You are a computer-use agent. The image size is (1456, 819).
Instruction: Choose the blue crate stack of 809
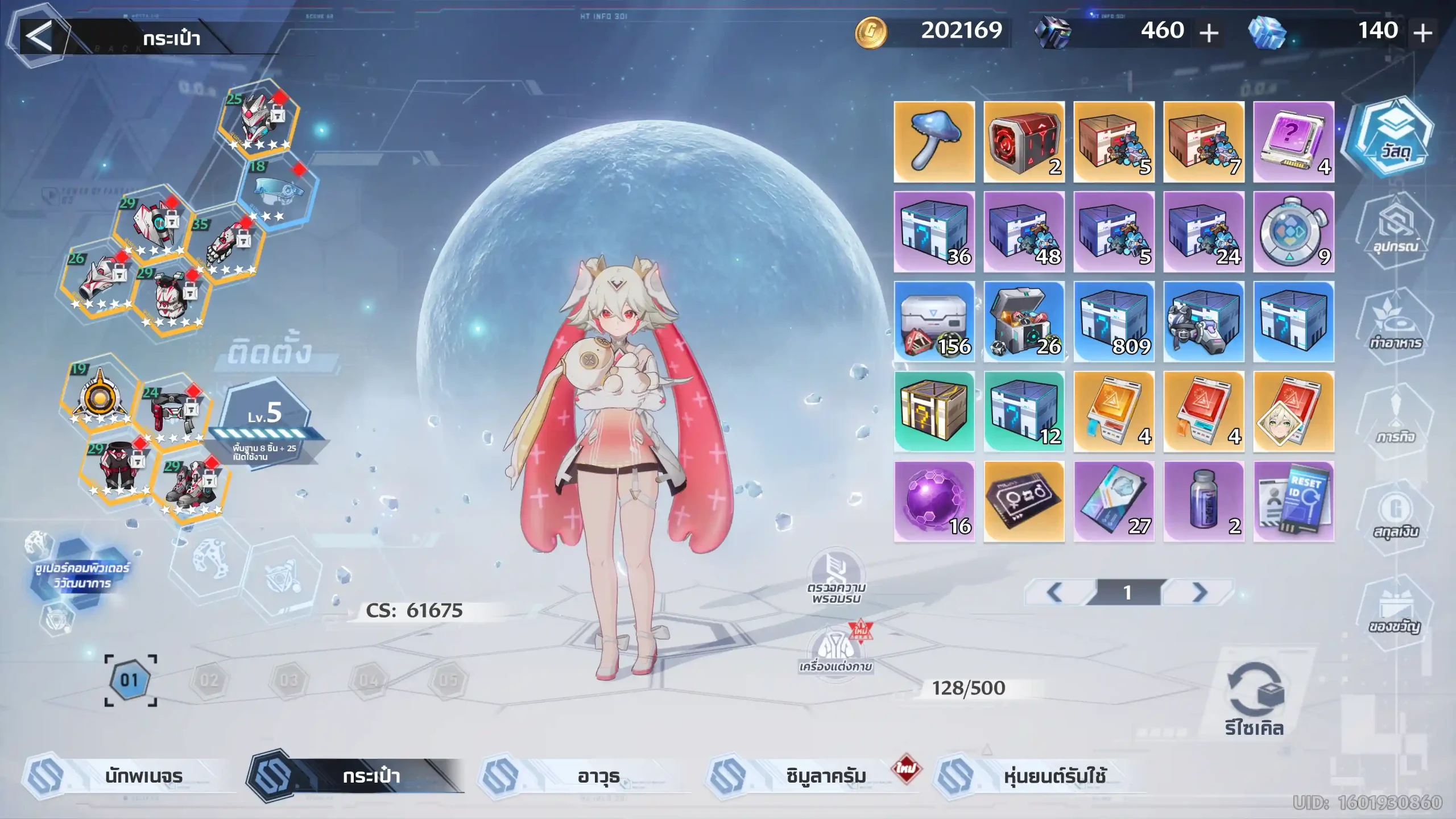click(x=1114, y=322)
